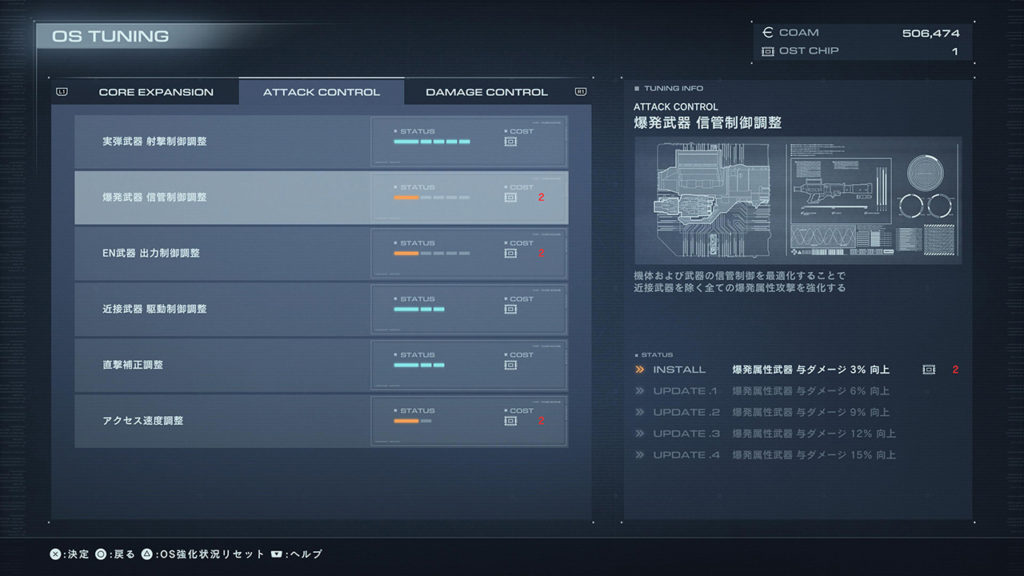Choose the アクセス速度調整 tuning row
Viewport: 1024px width, 576px height.
pos(321,421)
